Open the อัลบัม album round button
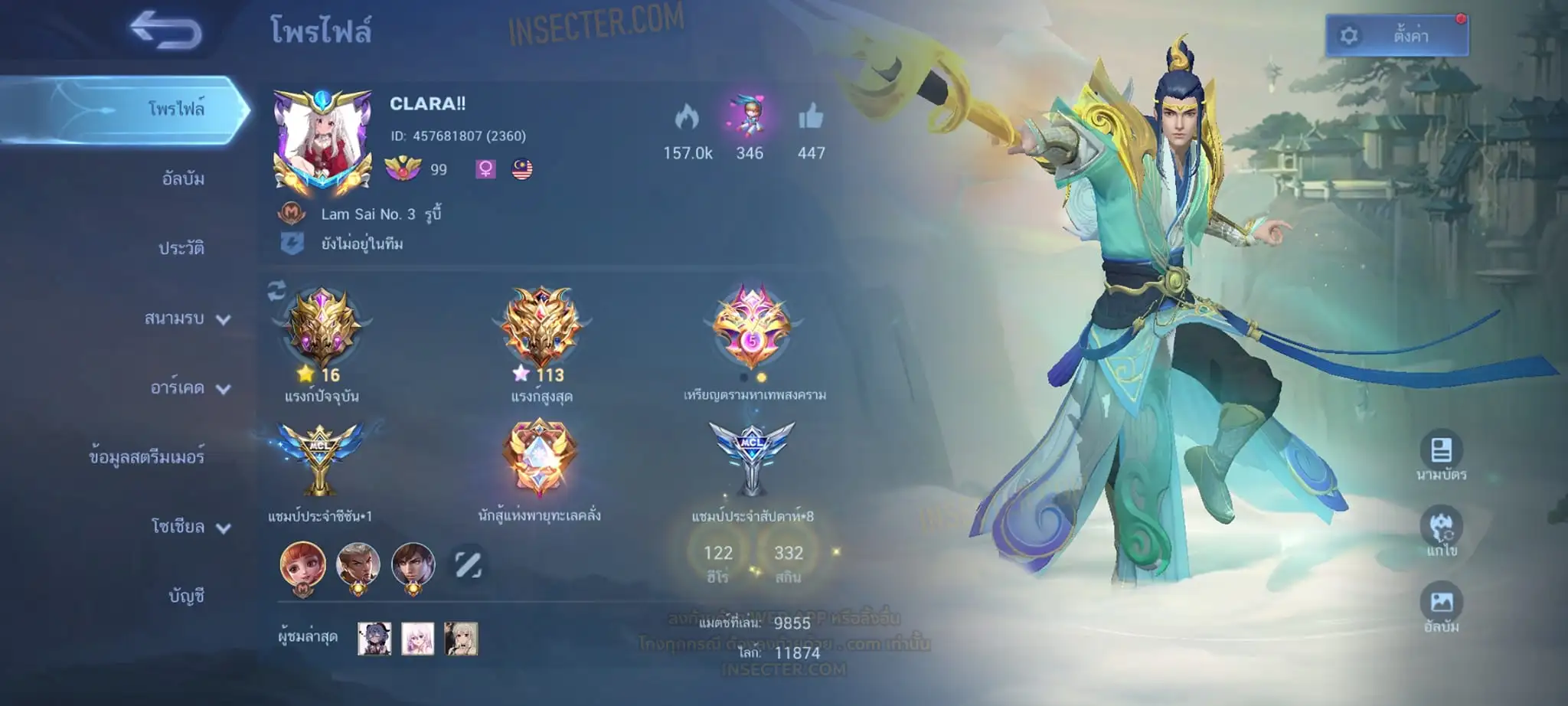Screen dimensions: 1568x706 [1441, 603]
